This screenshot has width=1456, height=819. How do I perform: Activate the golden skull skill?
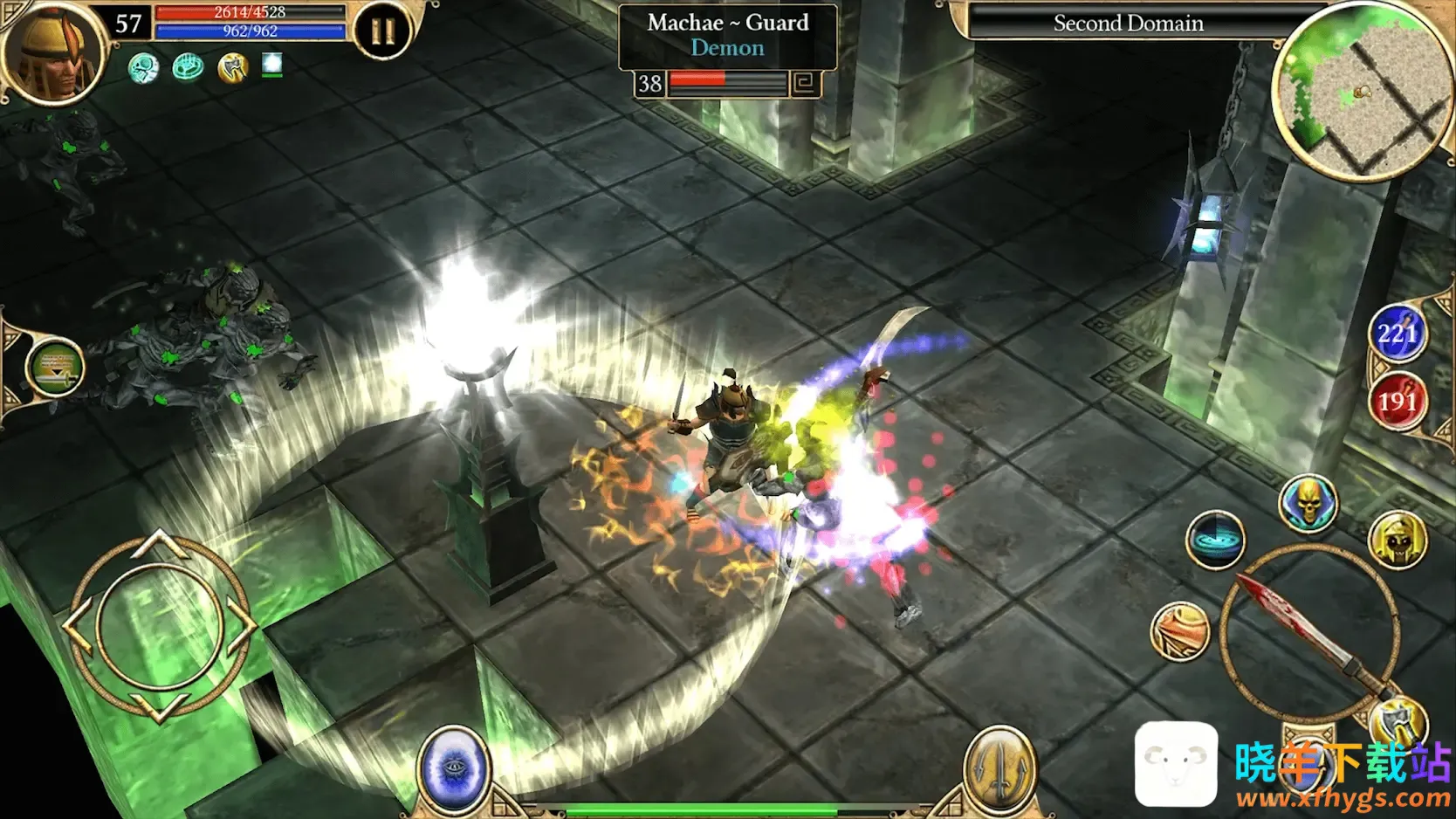tap(1308, 504)
